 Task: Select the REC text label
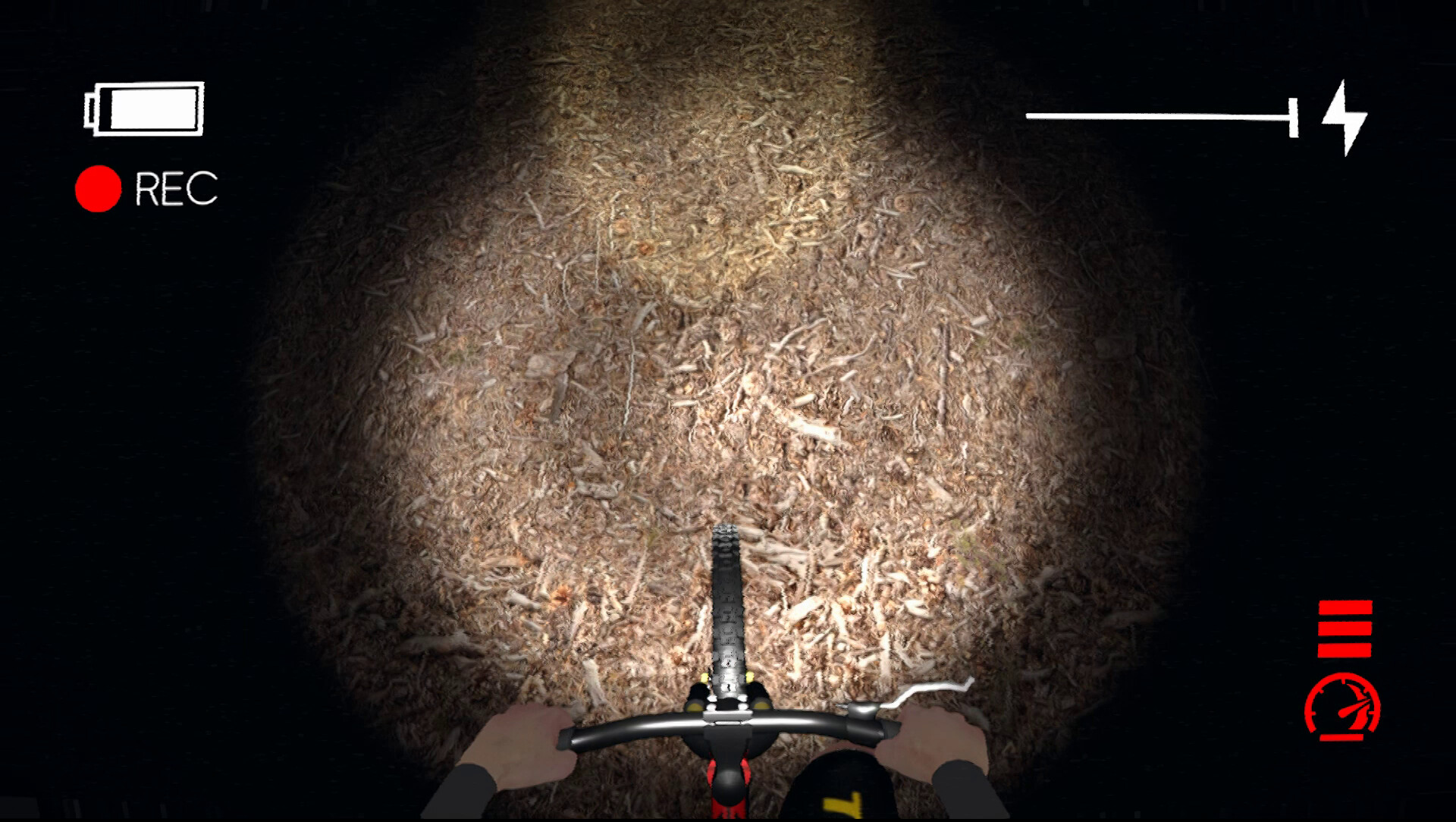click(176, 188)
